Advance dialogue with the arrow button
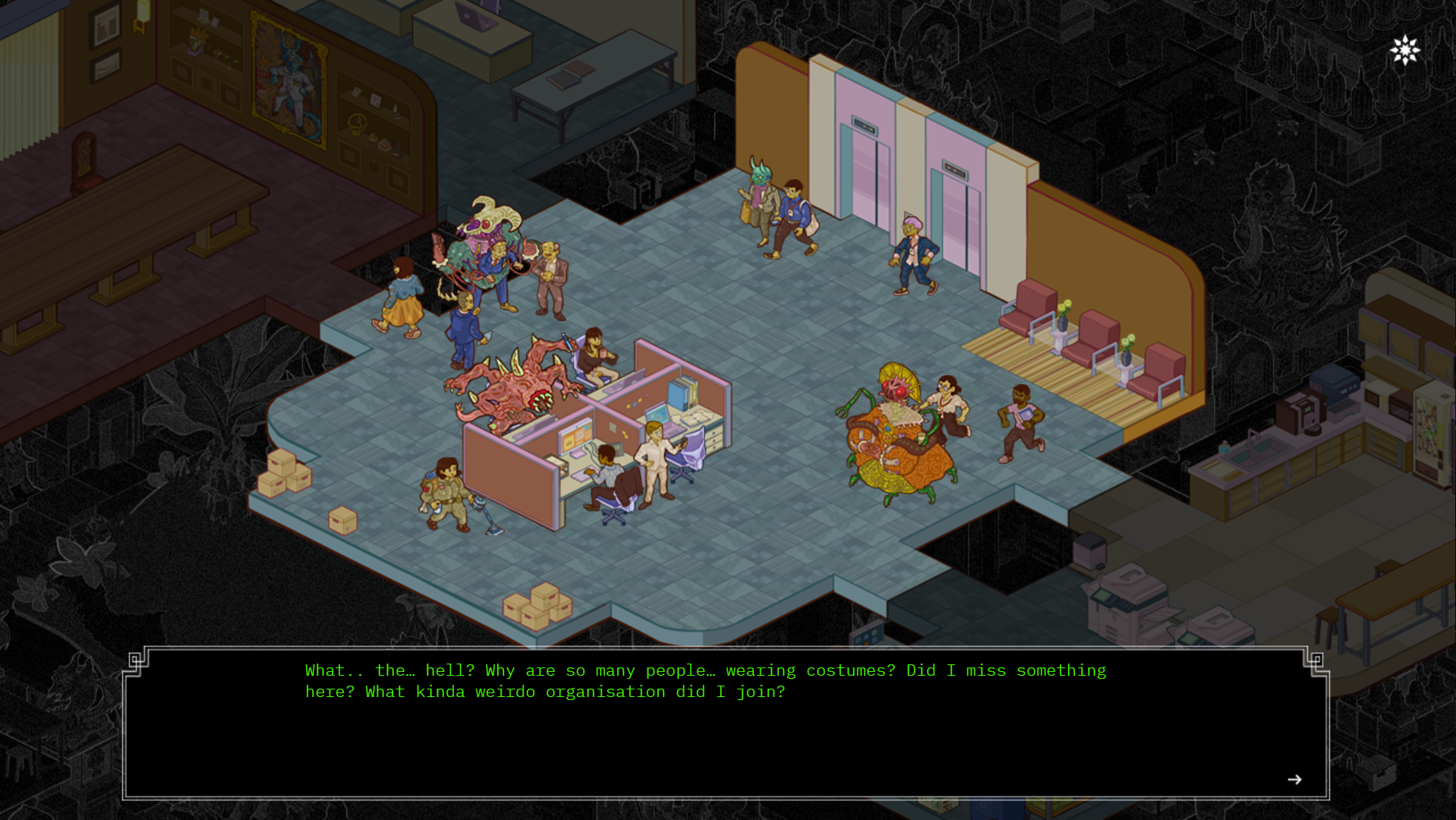Viewport: 1456px width, 820px height. 1294,780
